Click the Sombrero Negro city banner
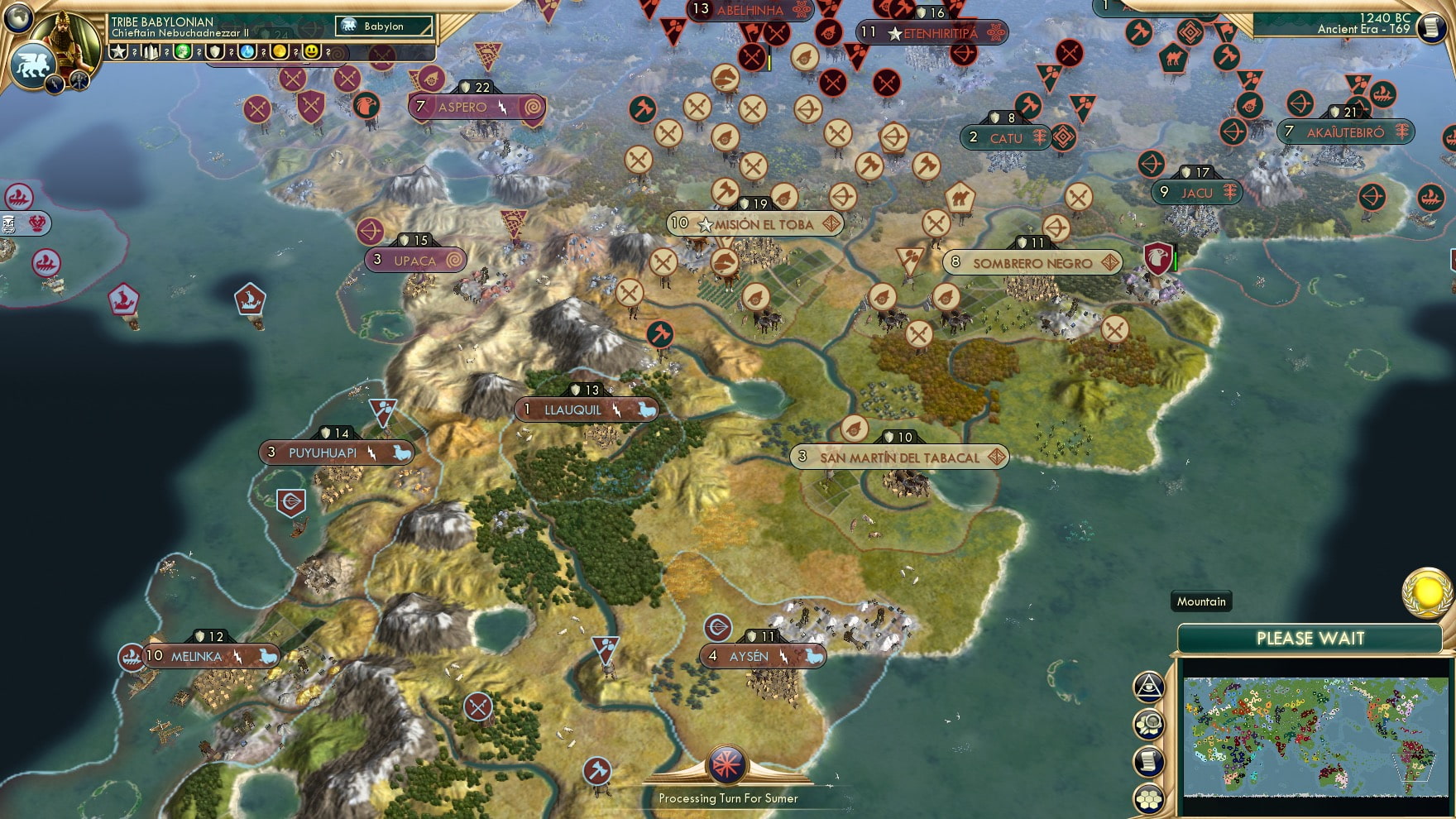The width and height of the screenshot is (1456, 819). [x=1033, y=263]
